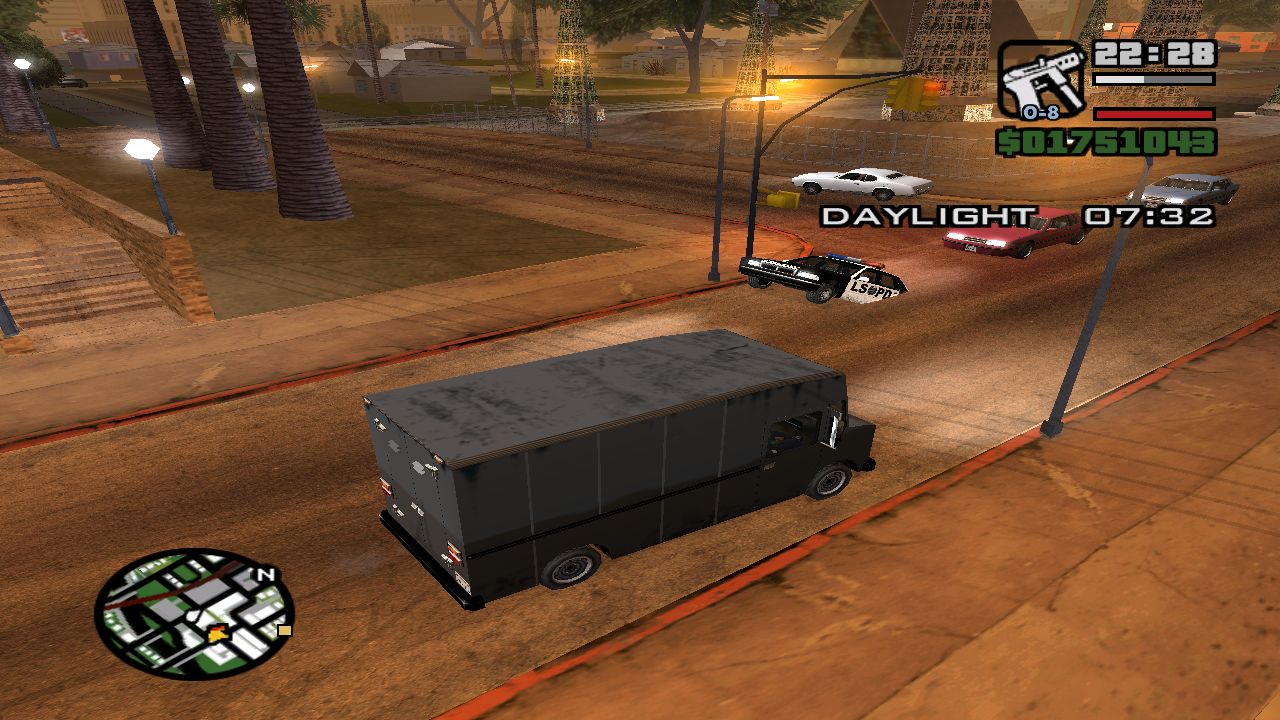Click the yellow square destination blip on minimap edge
The image size is (1280, 720).
coord(284,630)
